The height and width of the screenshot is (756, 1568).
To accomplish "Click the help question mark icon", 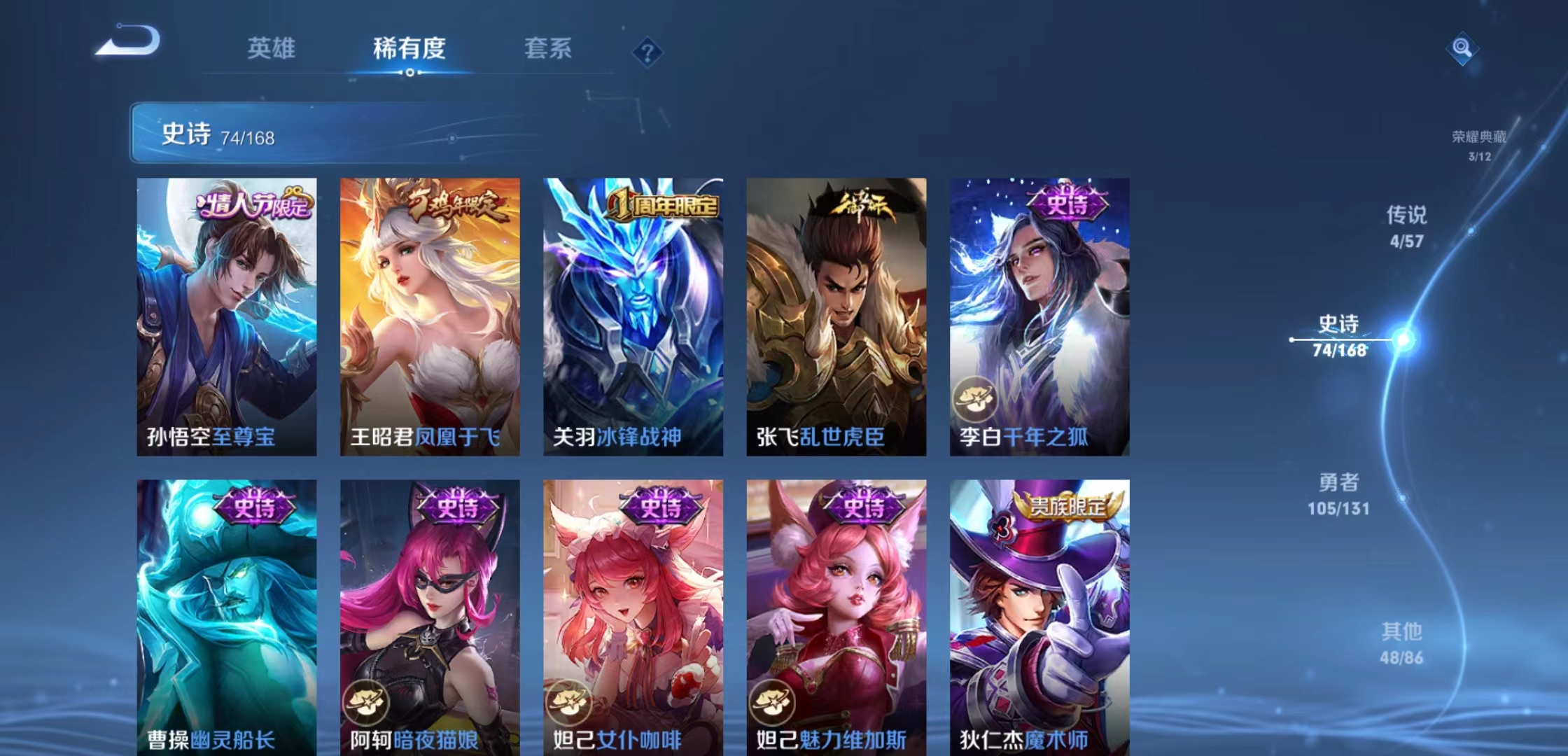I will [x=648, y=53].
